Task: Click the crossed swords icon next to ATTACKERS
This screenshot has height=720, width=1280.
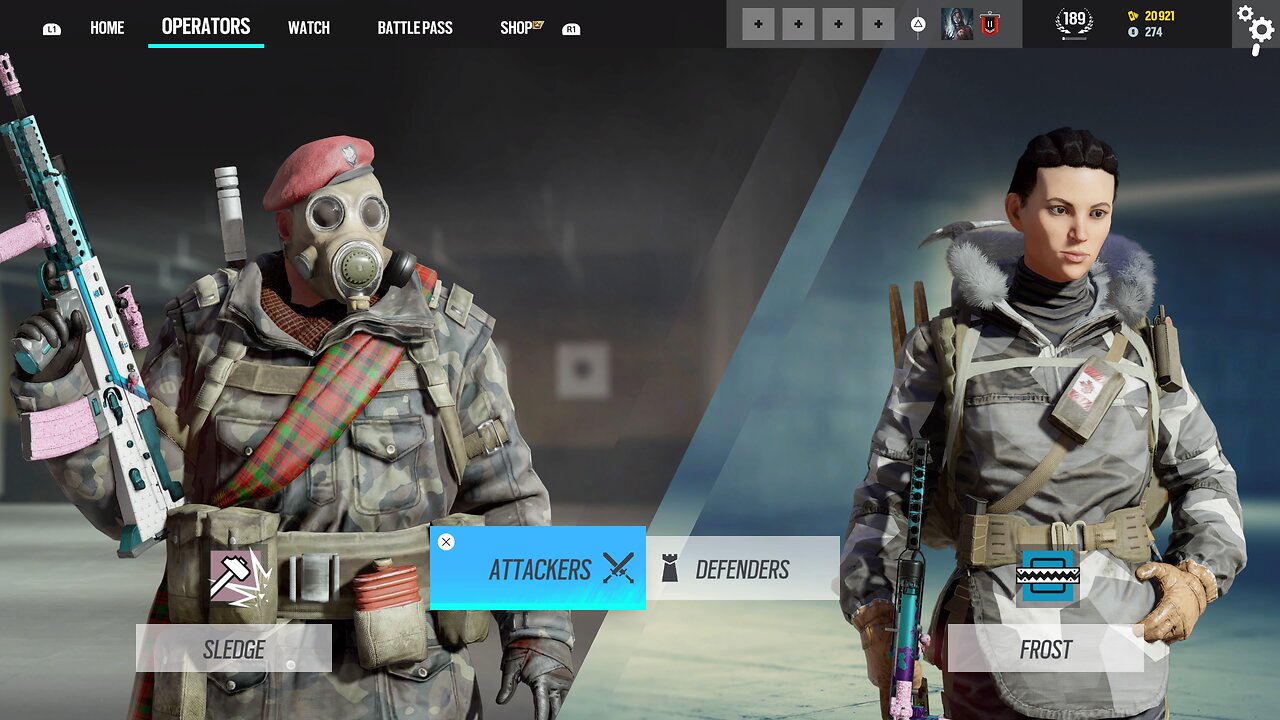Action: coord(619,569)
